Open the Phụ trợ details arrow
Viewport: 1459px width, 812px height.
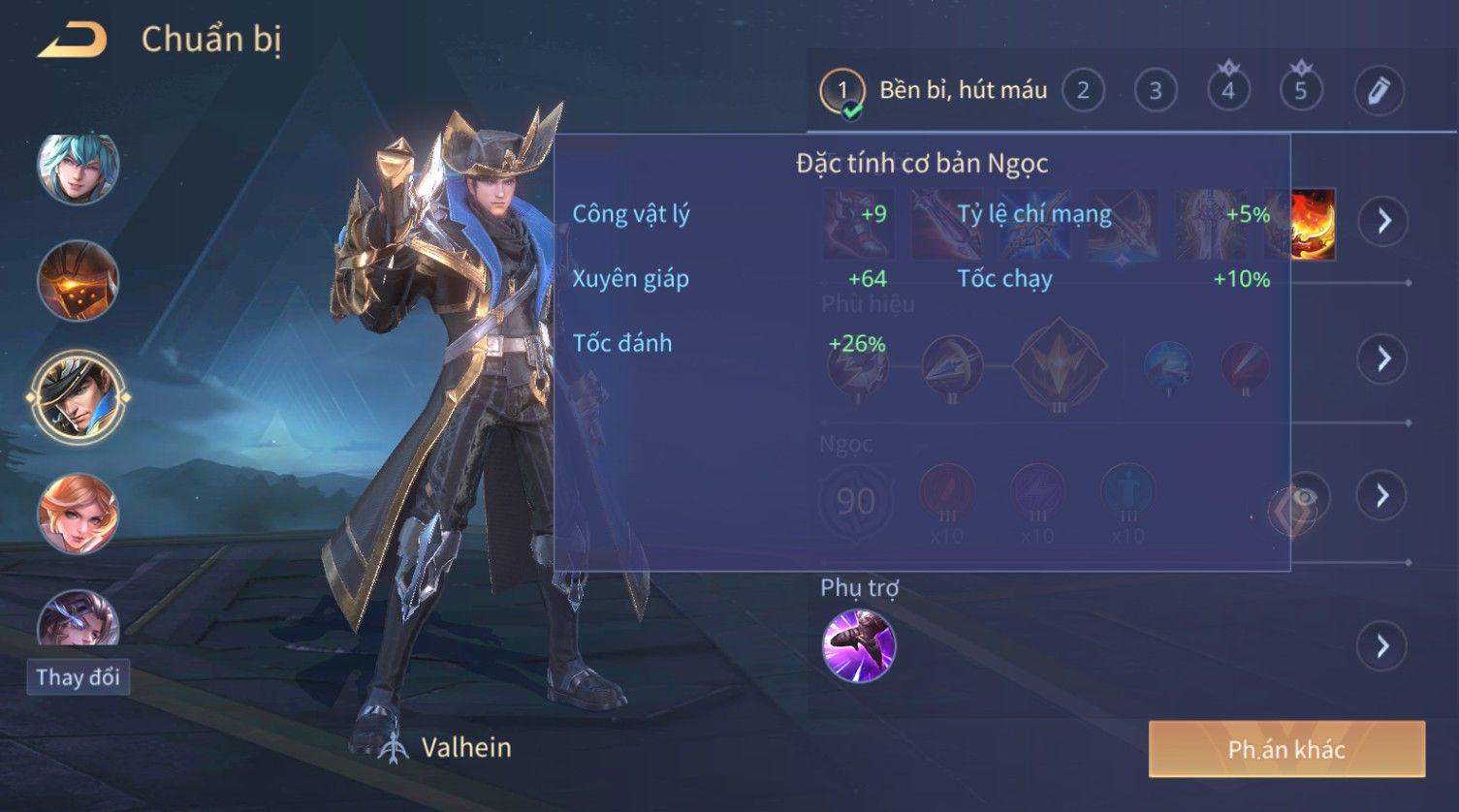coord(1383,645)
